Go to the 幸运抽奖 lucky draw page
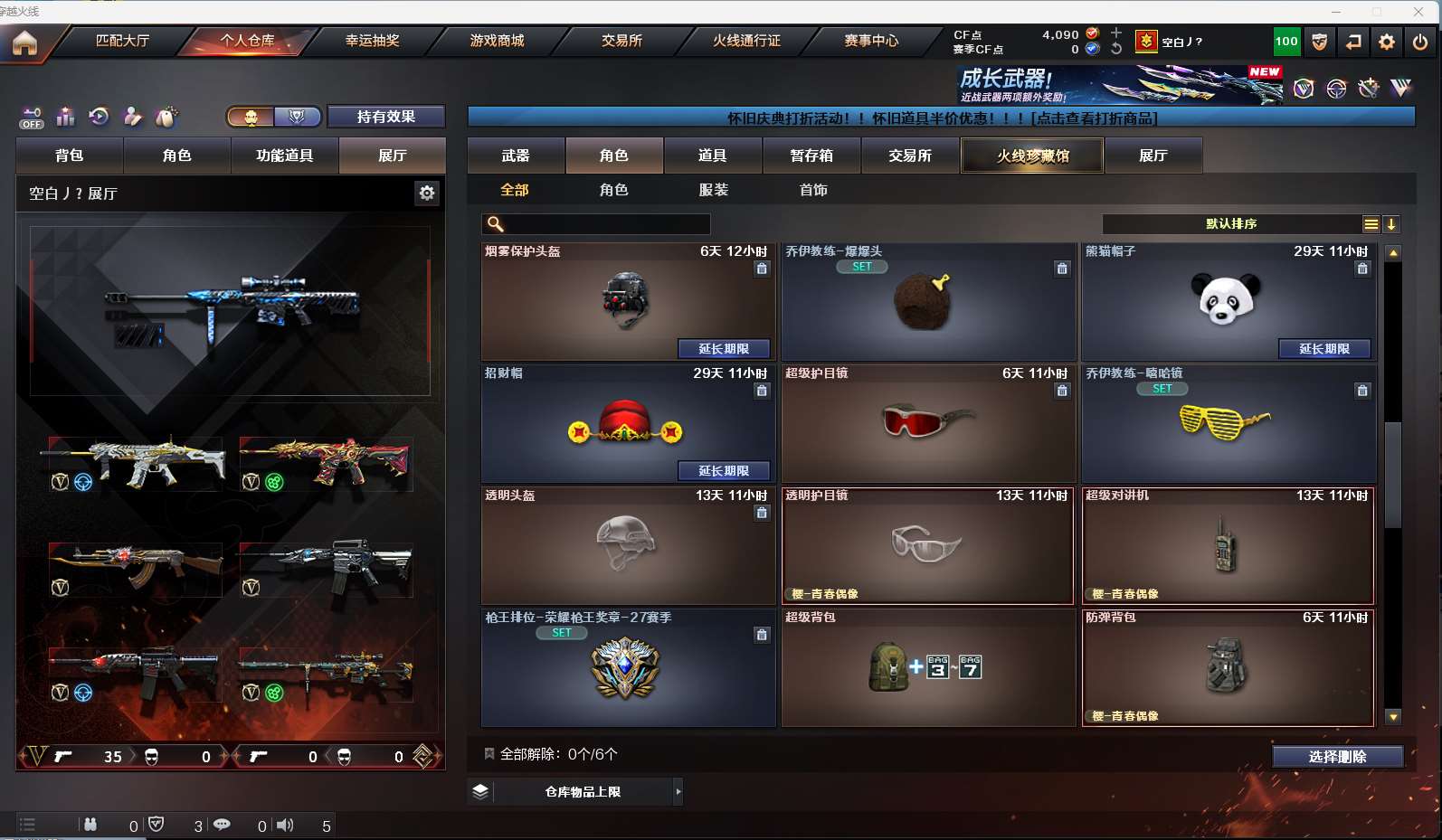 [x=372, y=41]
